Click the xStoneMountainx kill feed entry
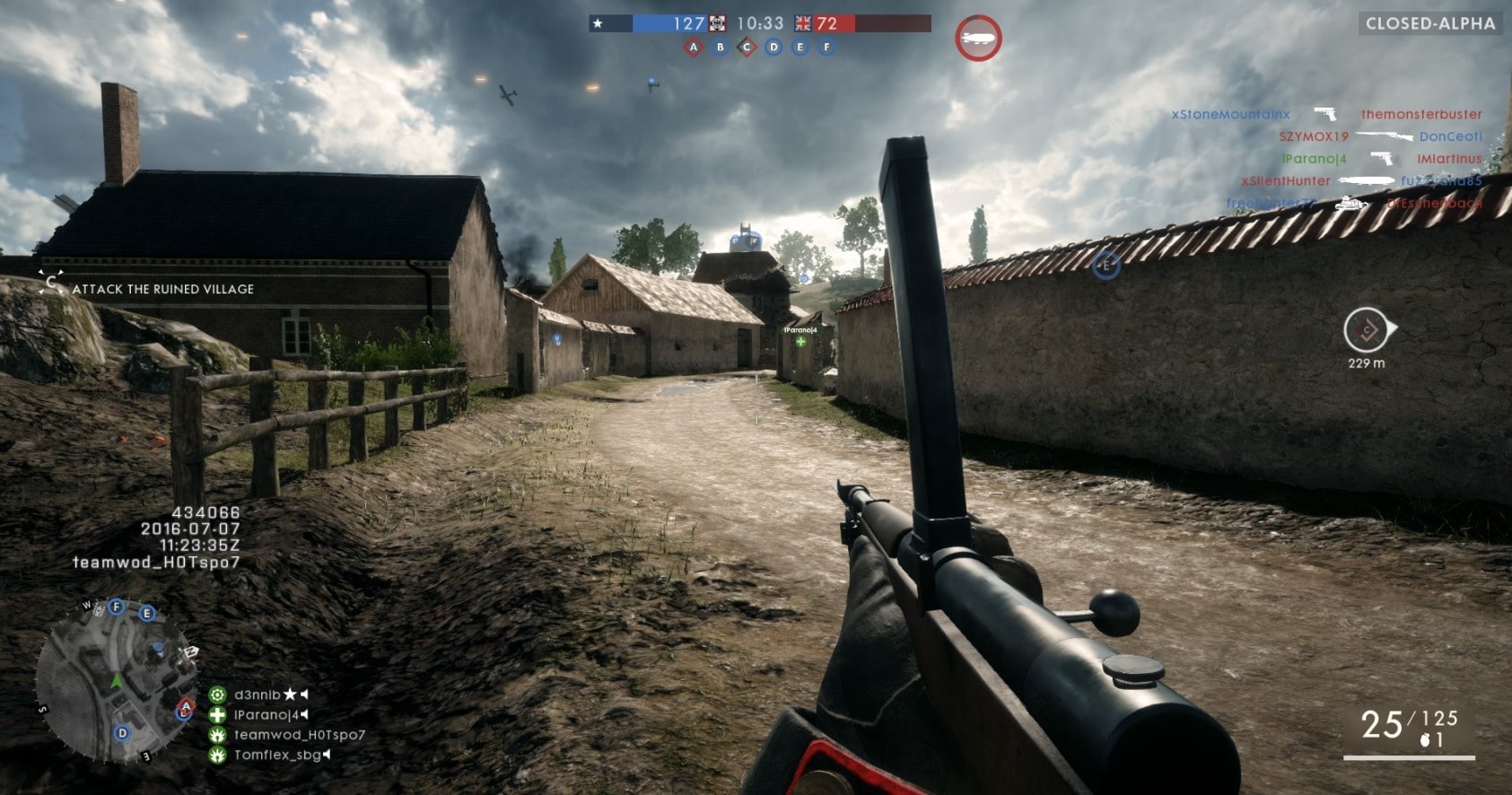Screen dimensions: 1512x795 [x=1230, y=115]
